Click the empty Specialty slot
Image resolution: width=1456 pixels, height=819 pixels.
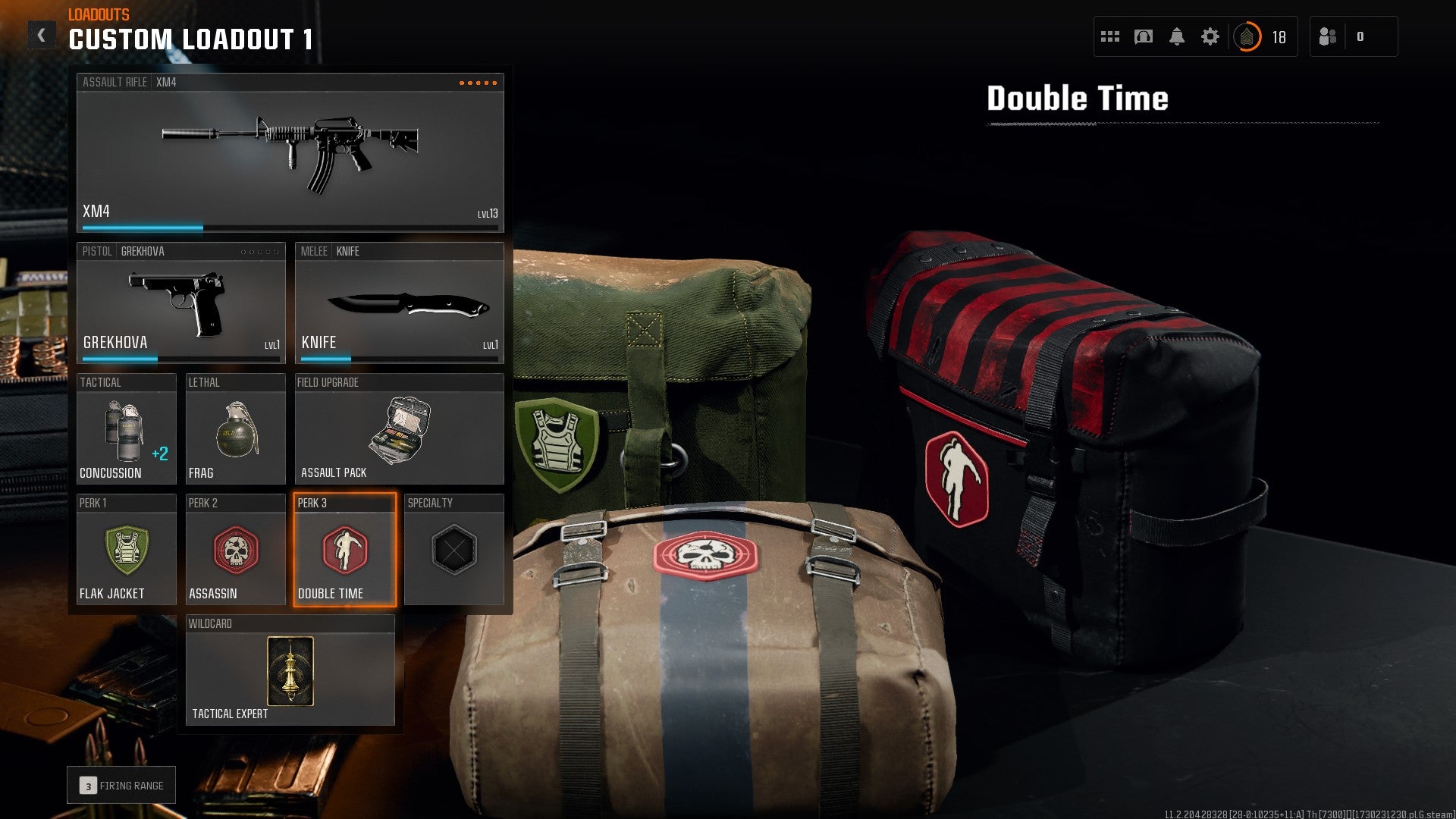pyautogui.click(x=454, y=550)
